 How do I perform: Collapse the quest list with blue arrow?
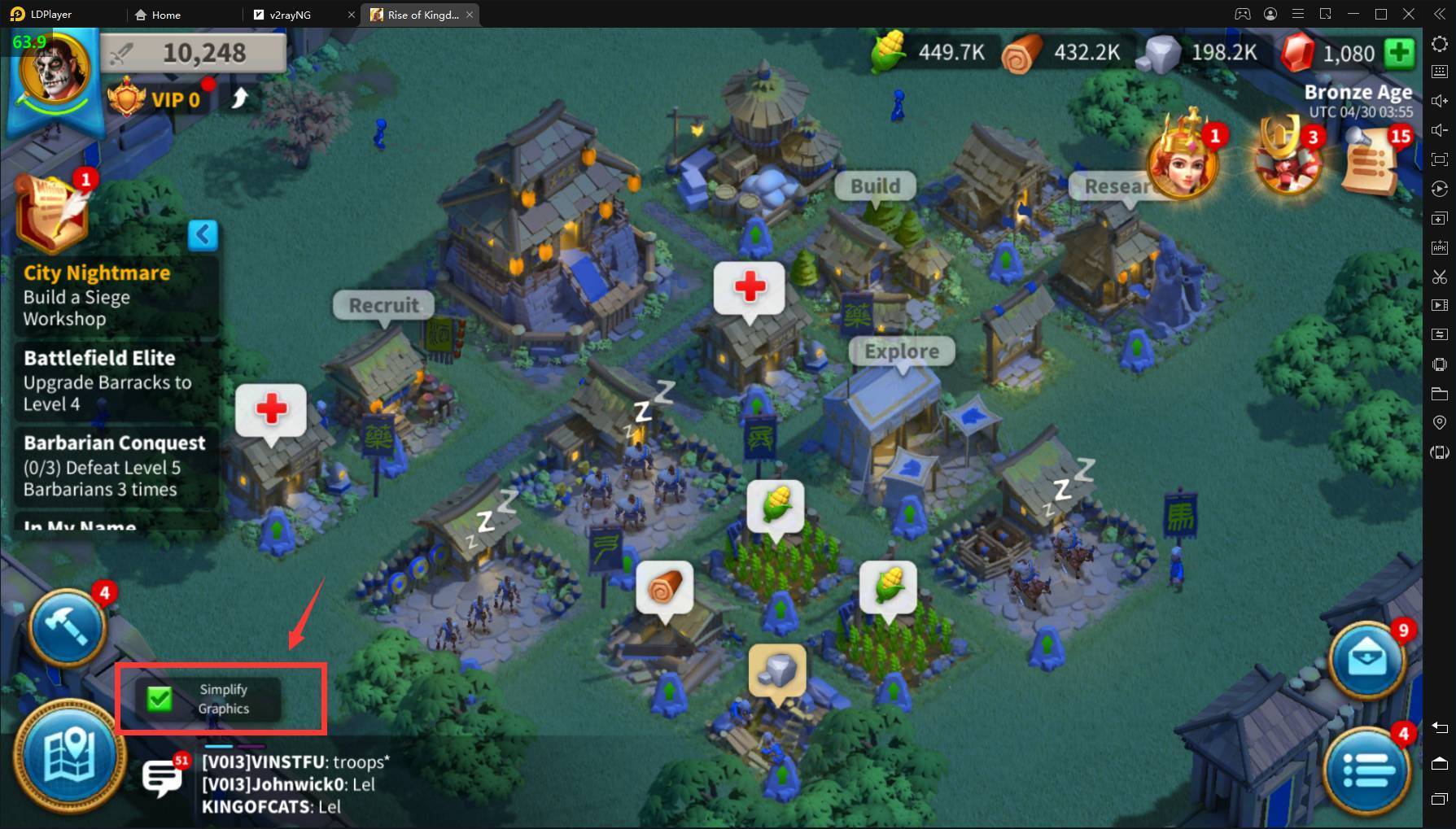(x=203, y=235)
